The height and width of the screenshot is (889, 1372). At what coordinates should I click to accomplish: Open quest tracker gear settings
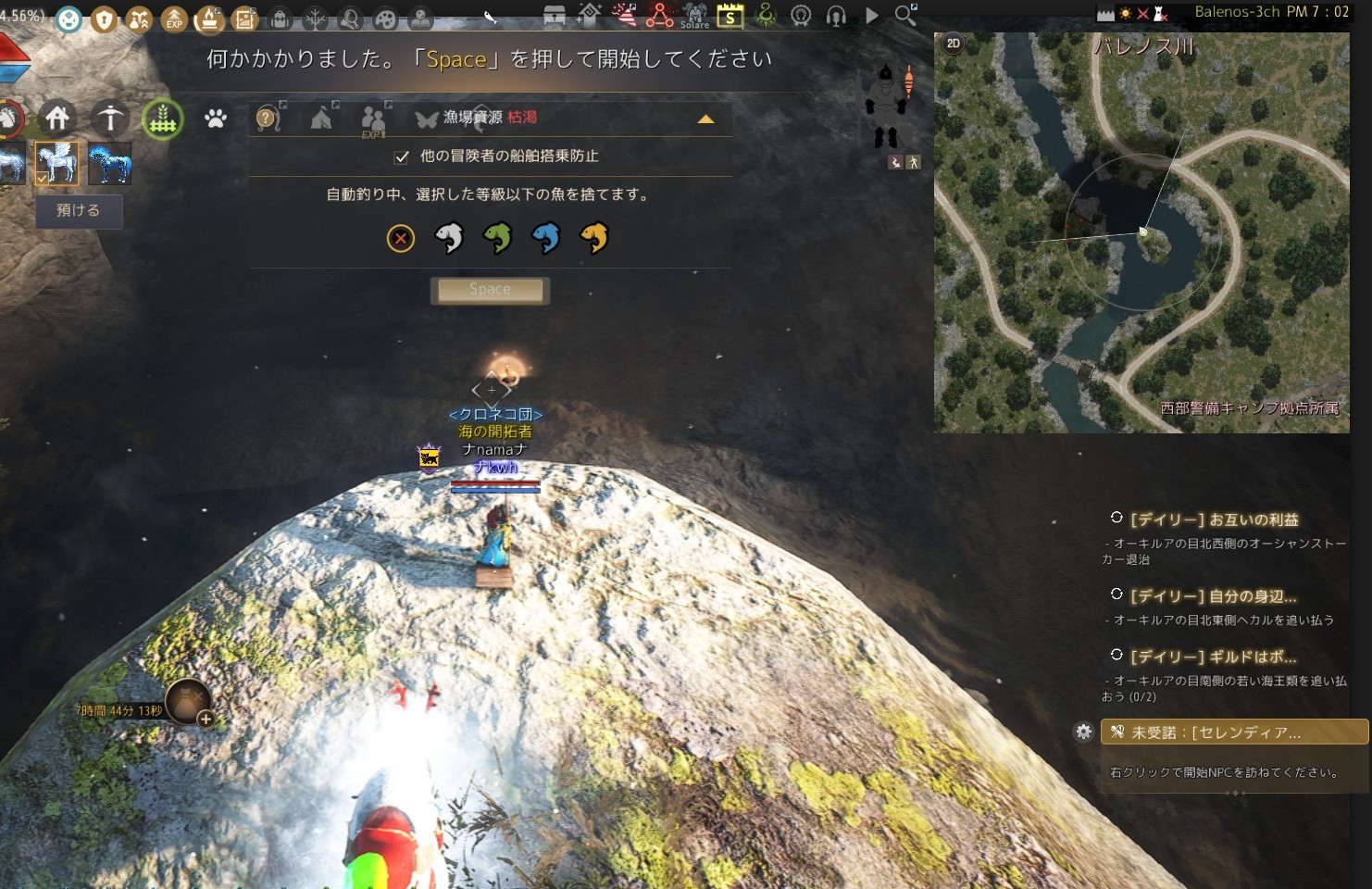pos(1083,732)
